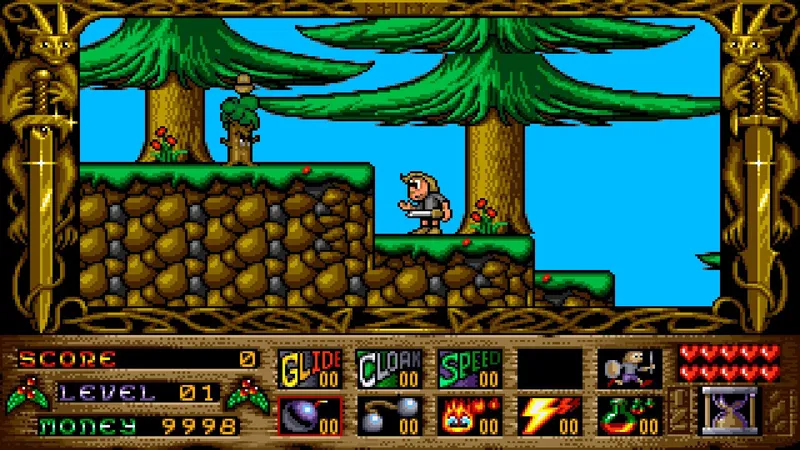
Task: Click the warrior with sword and shield icon
Action: [x=629, y=368]
